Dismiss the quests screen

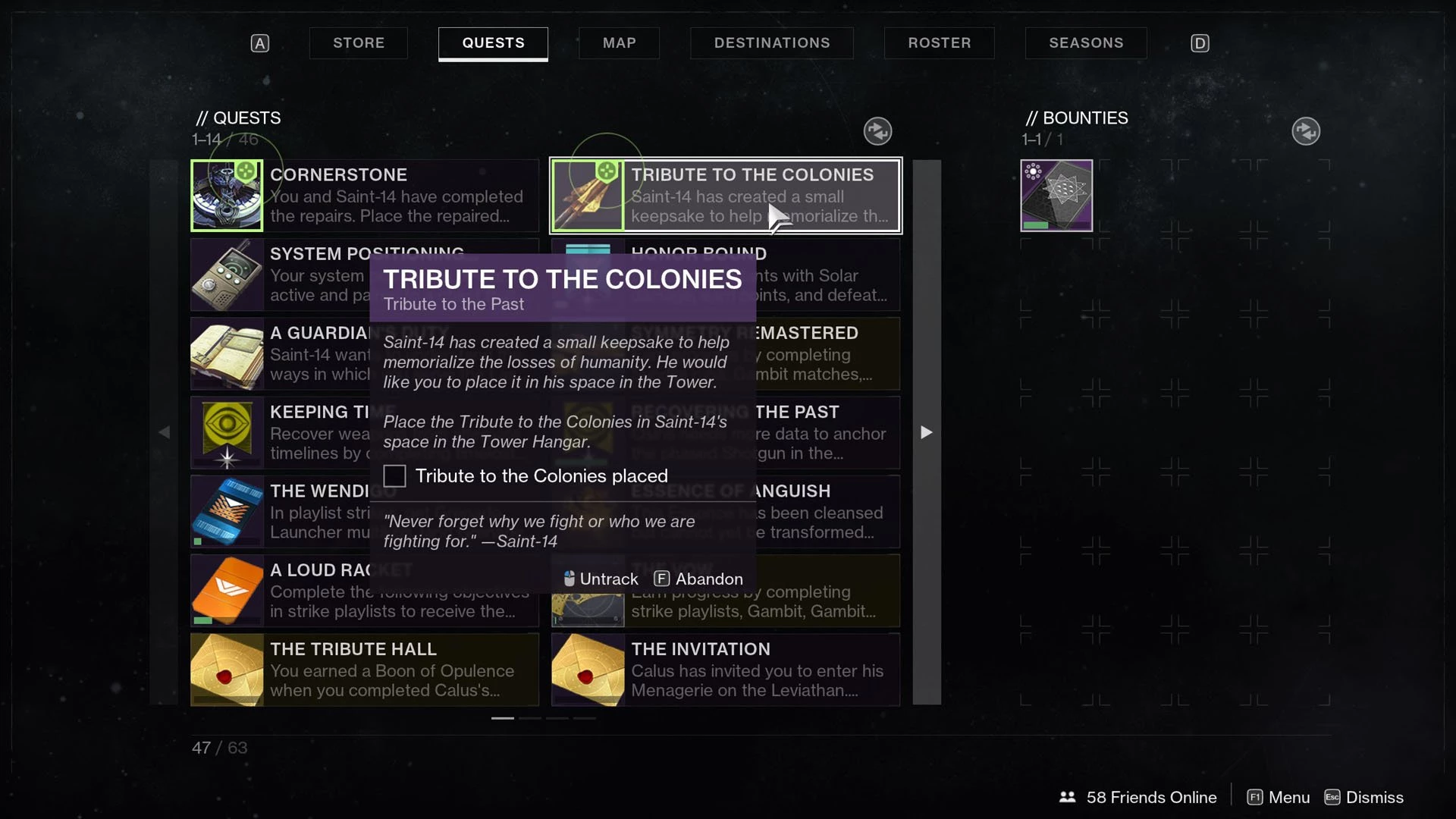(1363, 797)
